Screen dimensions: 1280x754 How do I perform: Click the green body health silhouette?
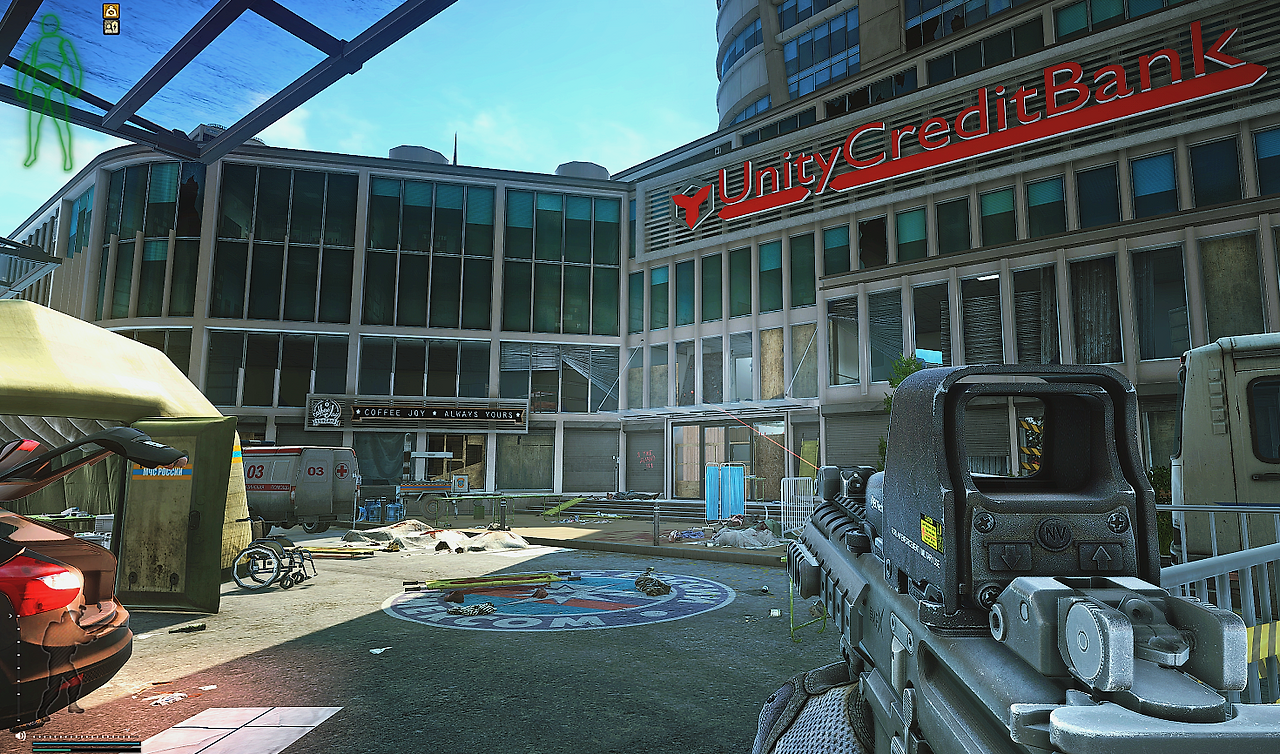pyautogui.click(x=49, y=90)
